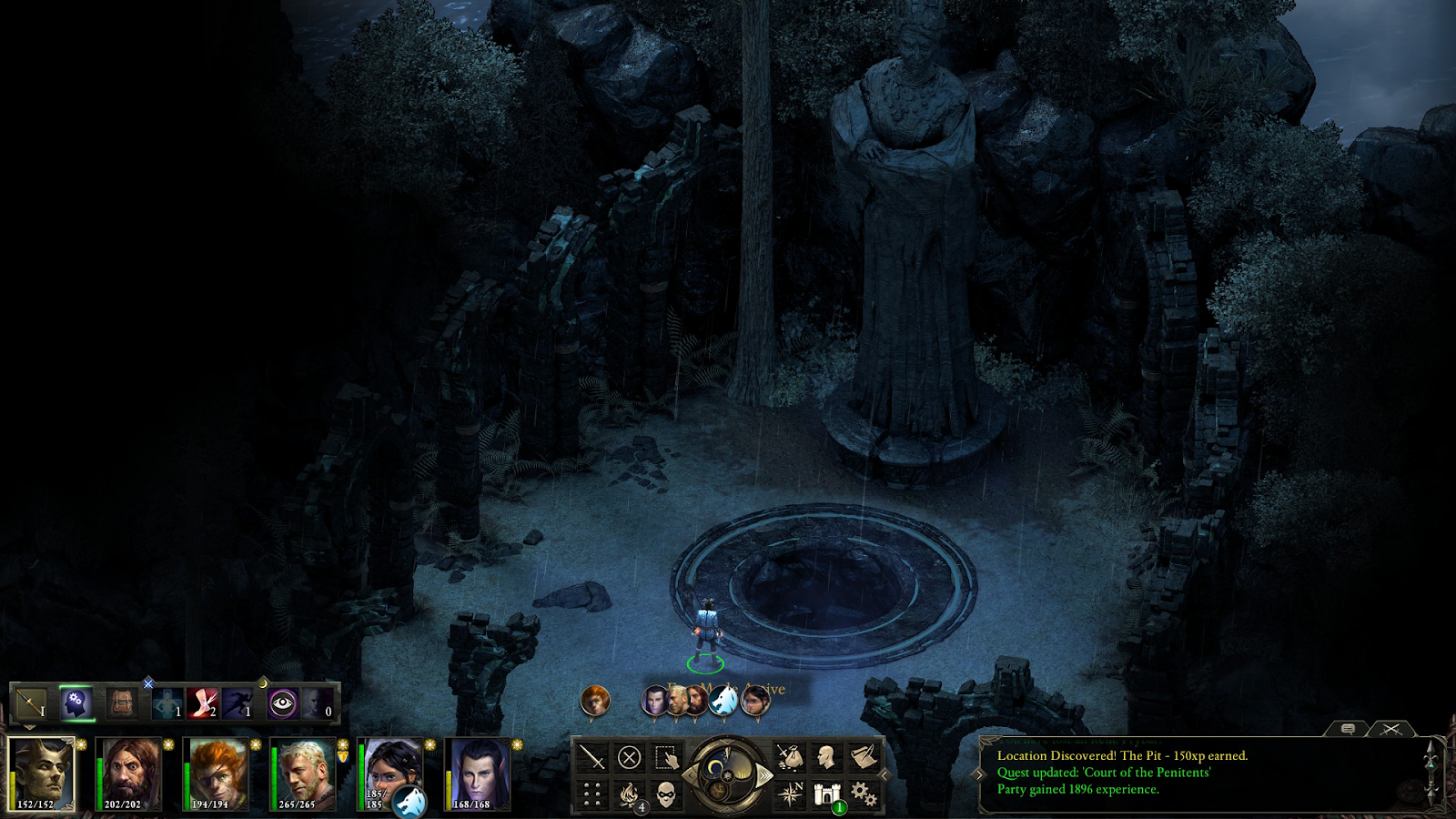Open game options with the gears icon
Viewport: 1456px width, 819px height.
point(861,793)
